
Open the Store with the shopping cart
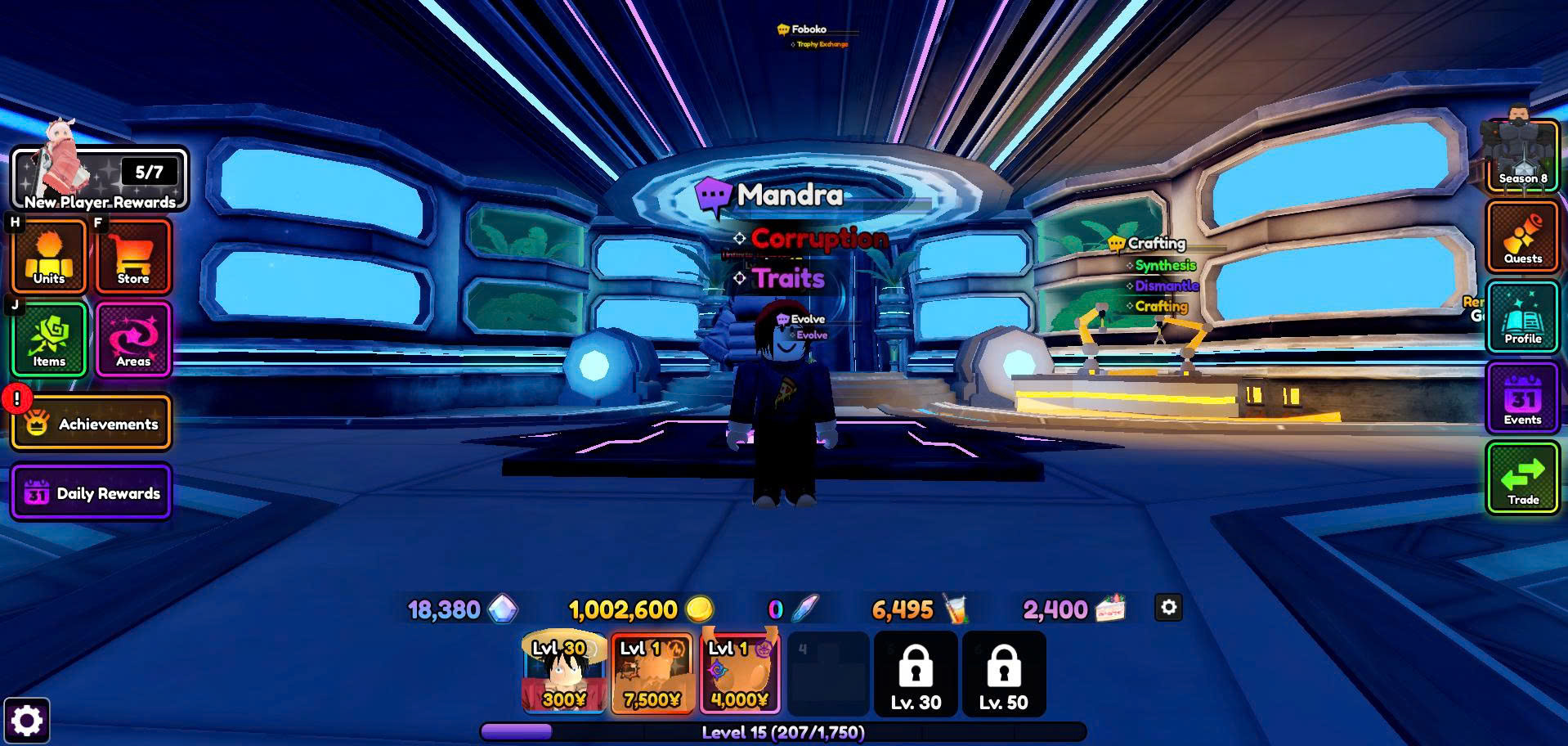(133, 256)
